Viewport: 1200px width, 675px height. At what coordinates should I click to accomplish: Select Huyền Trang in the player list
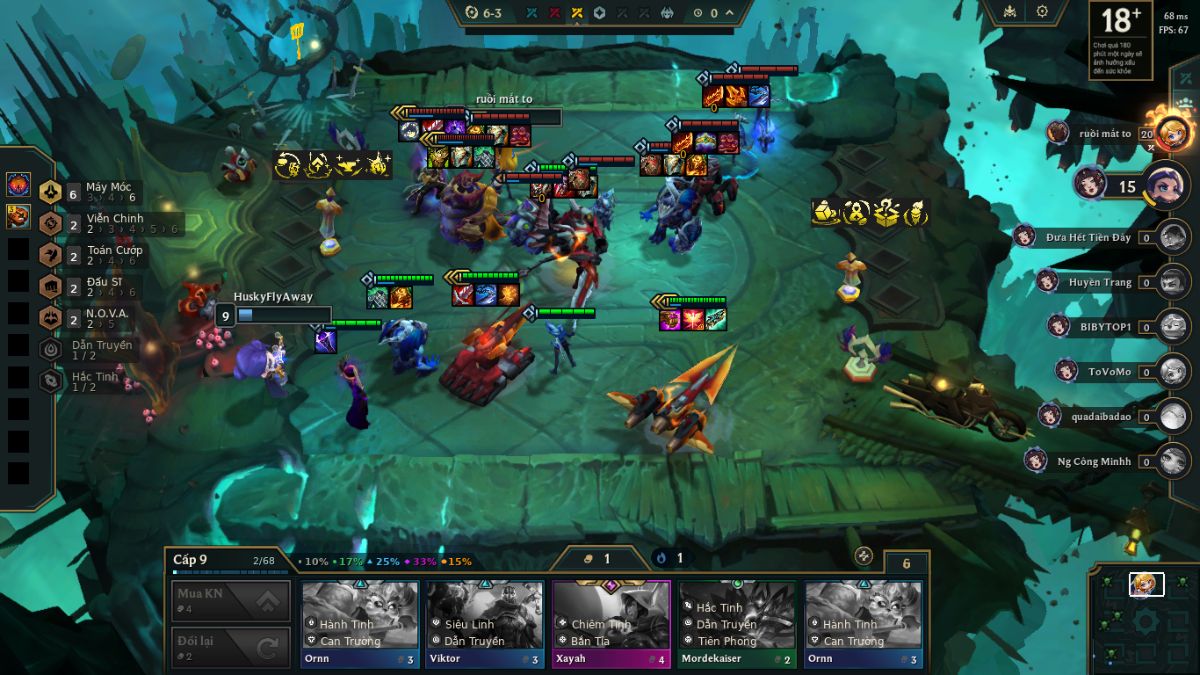(1100, 282)
